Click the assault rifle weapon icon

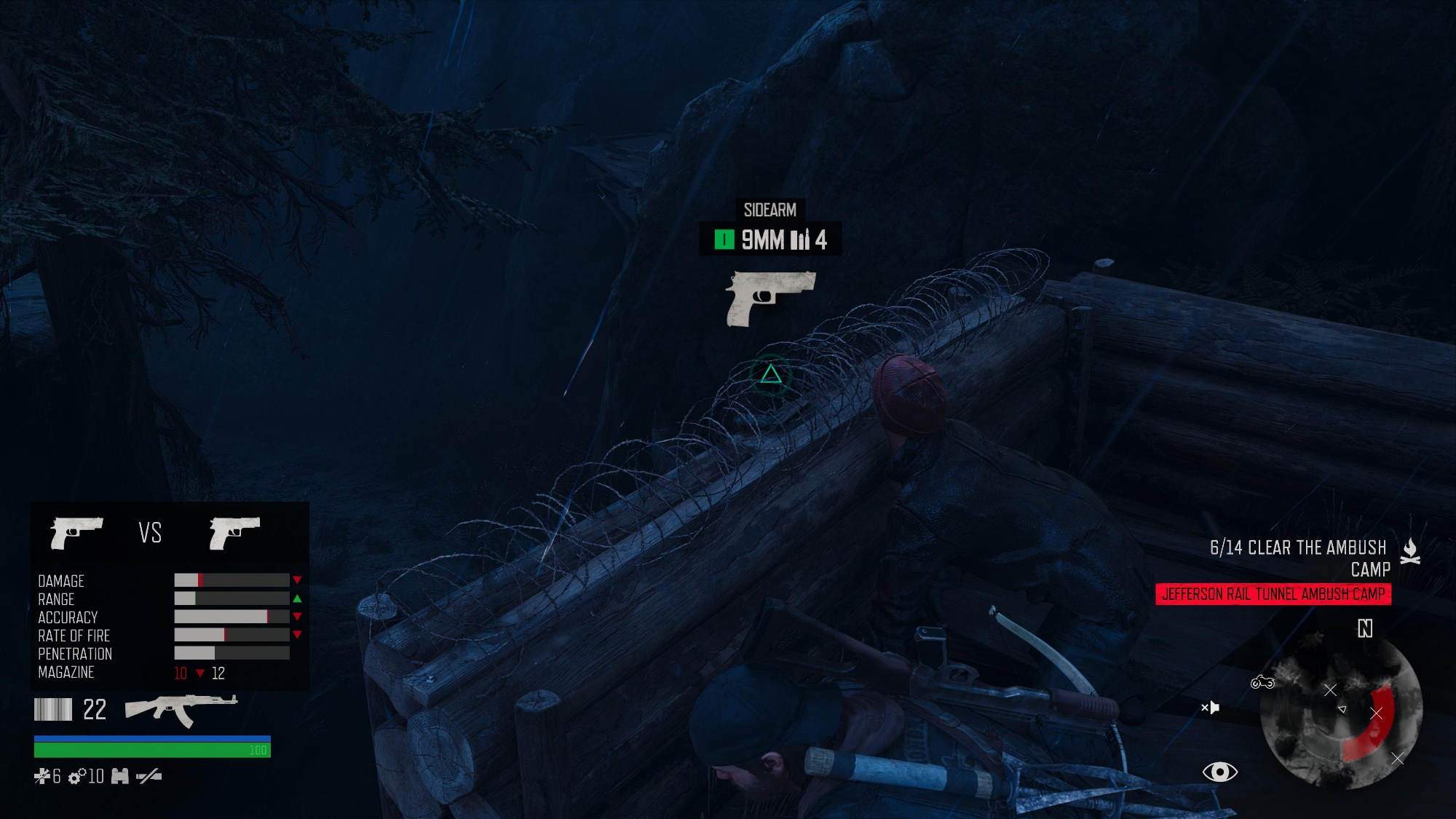[181, 709]
